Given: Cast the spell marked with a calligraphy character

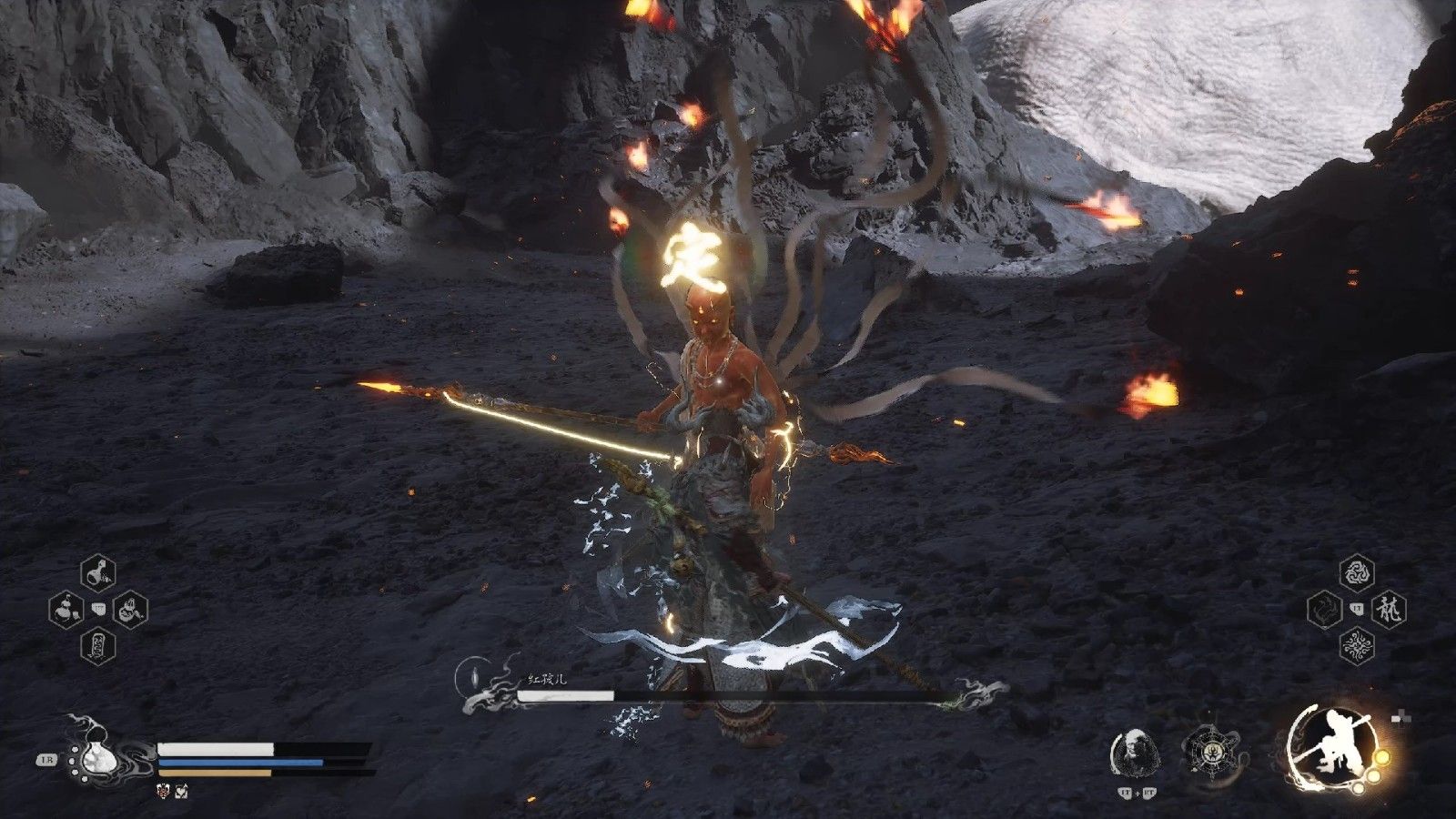Looking at the screenshot, I should click(x=1390, y=609).
